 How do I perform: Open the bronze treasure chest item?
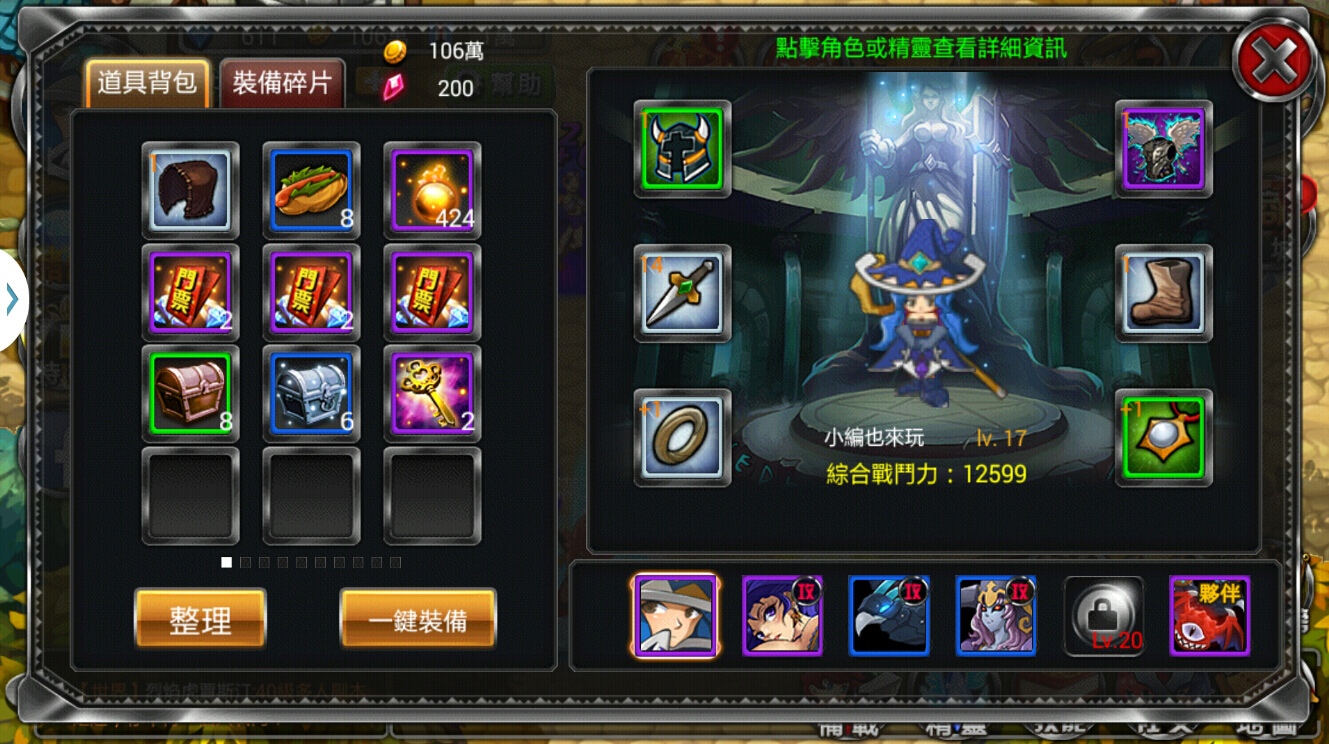click(190, 392)
